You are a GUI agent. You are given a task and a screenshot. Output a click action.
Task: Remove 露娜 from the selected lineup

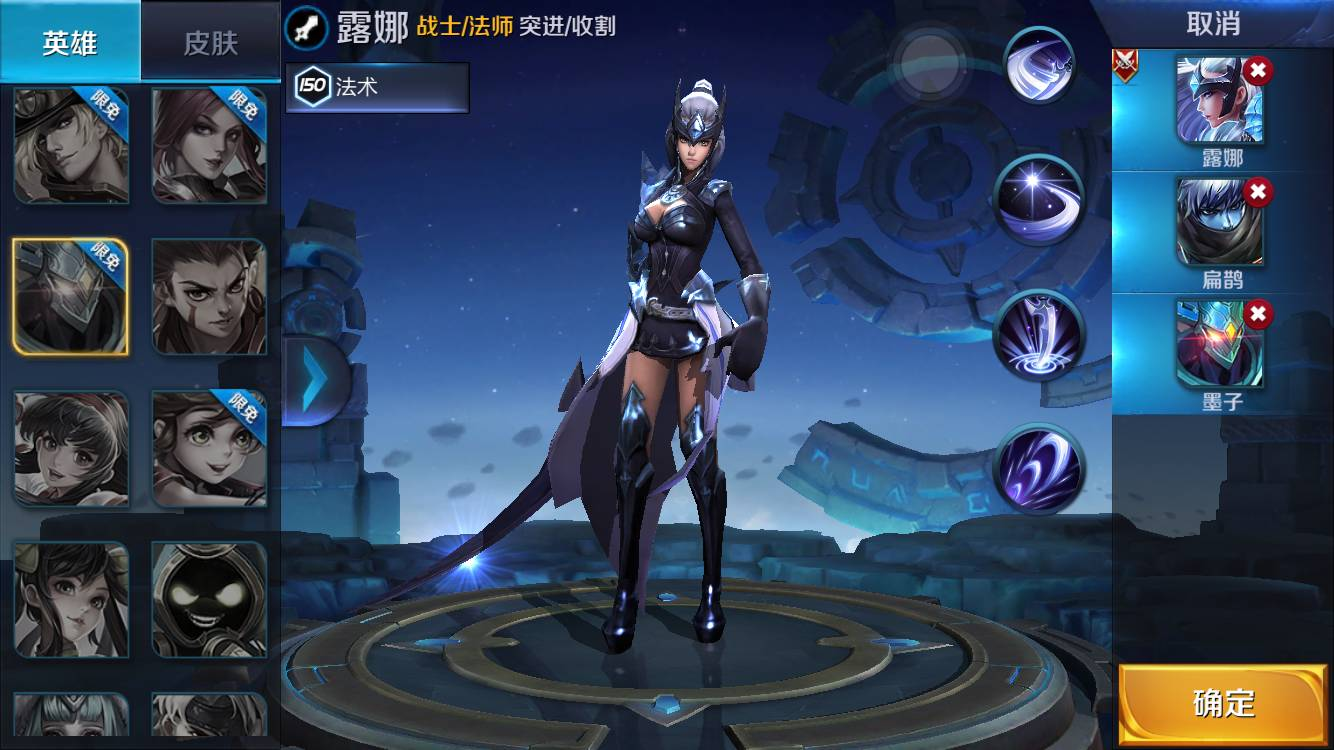point(1258,72)
